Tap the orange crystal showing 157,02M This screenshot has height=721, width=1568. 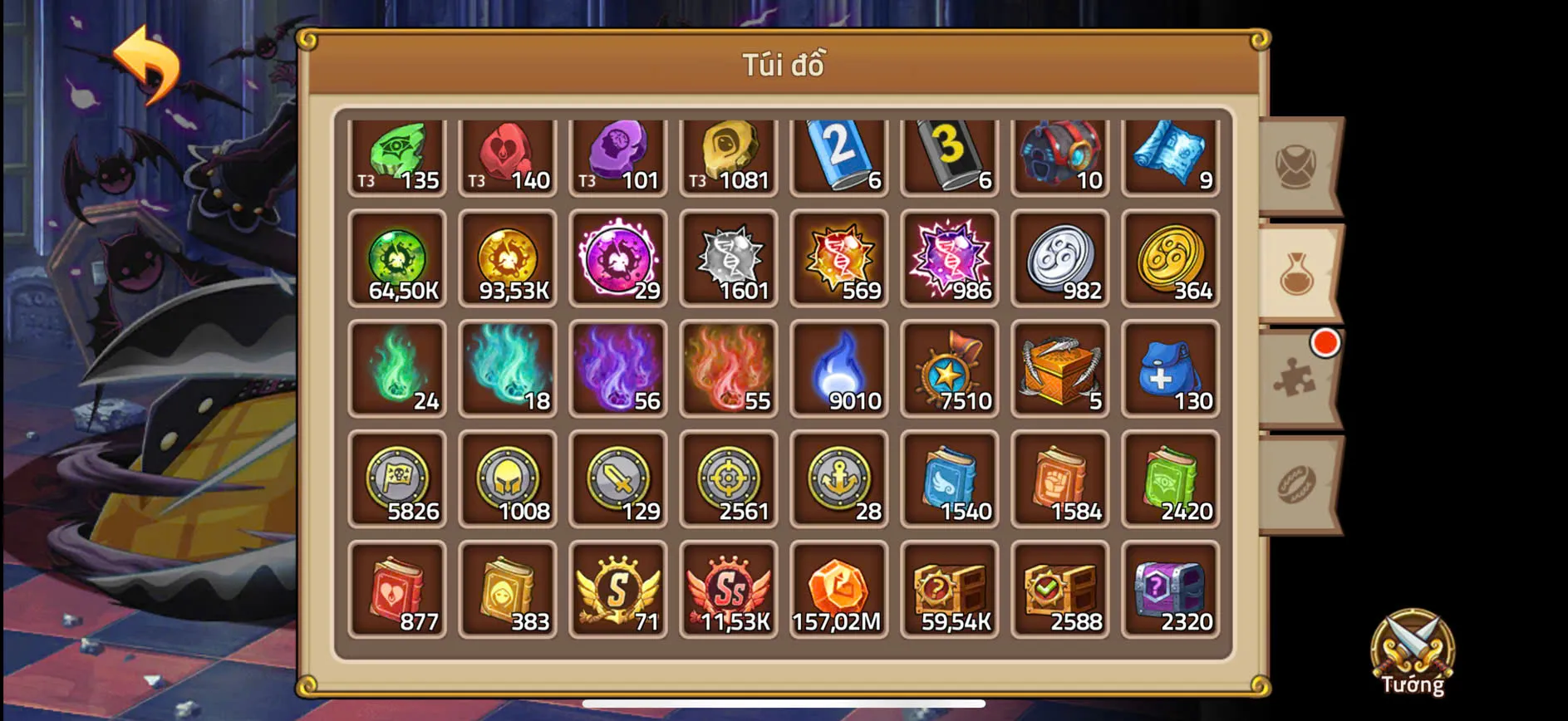pos(839,590)
